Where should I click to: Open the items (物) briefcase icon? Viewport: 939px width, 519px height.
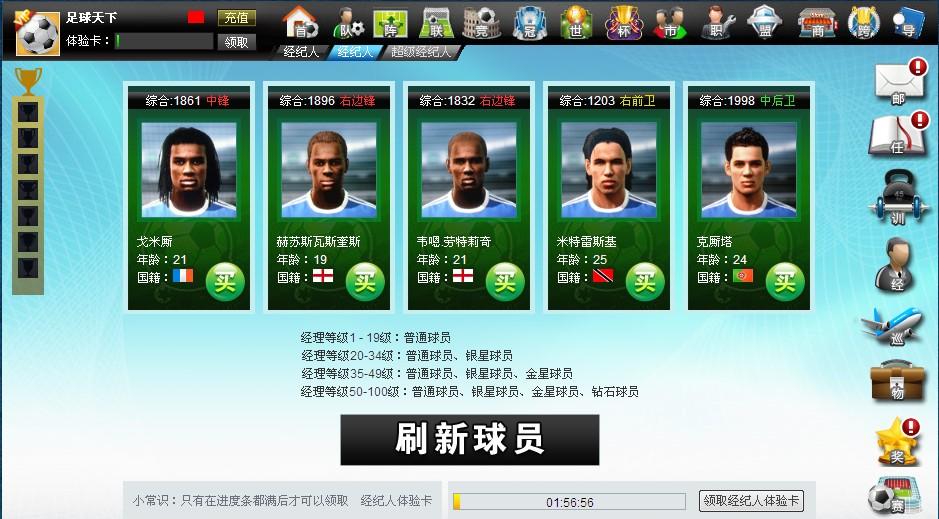pyautogui.click(x=895, y=382)
